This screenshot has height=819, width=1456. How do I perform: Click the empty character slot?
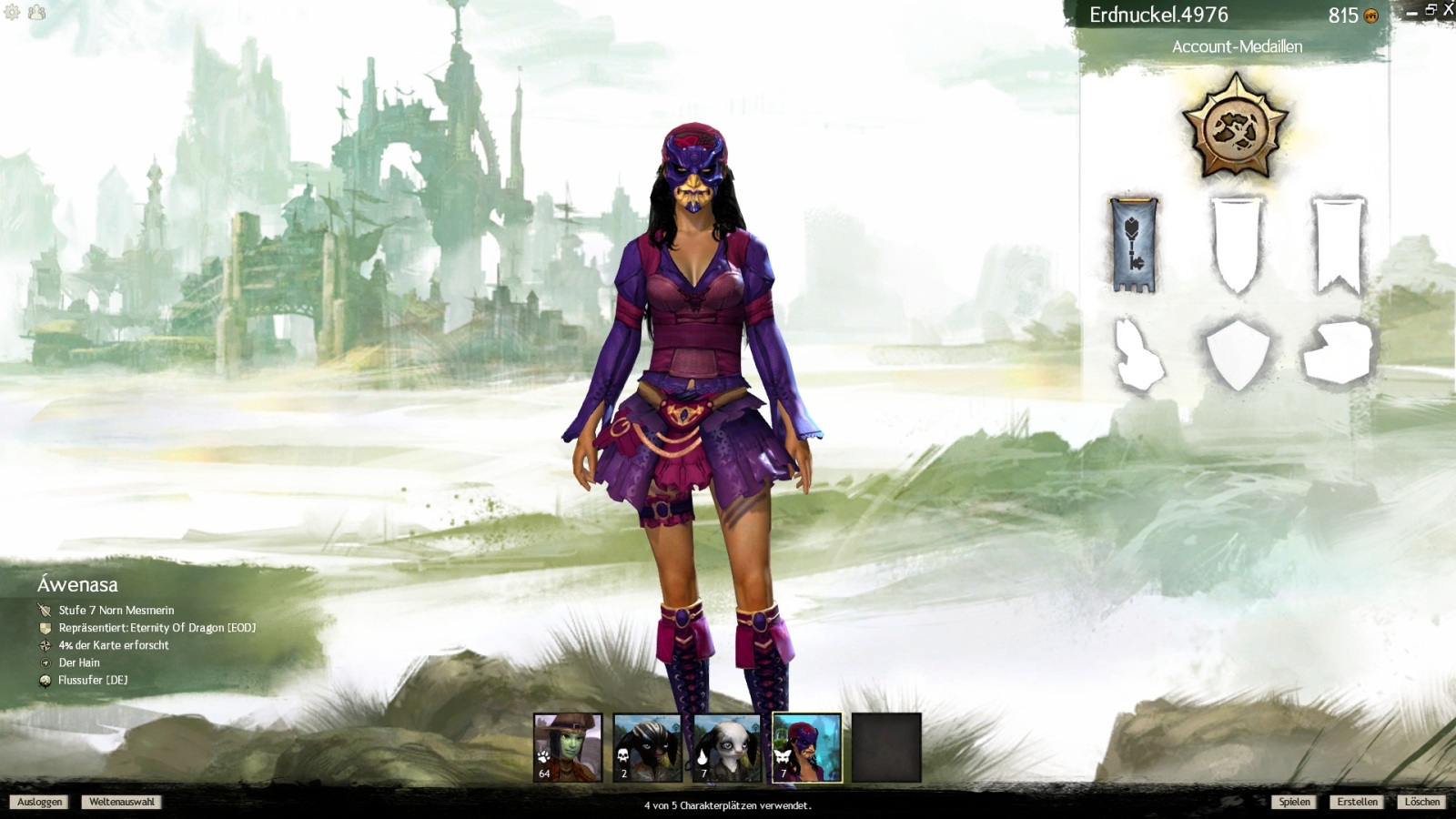[x=886, y=747]
